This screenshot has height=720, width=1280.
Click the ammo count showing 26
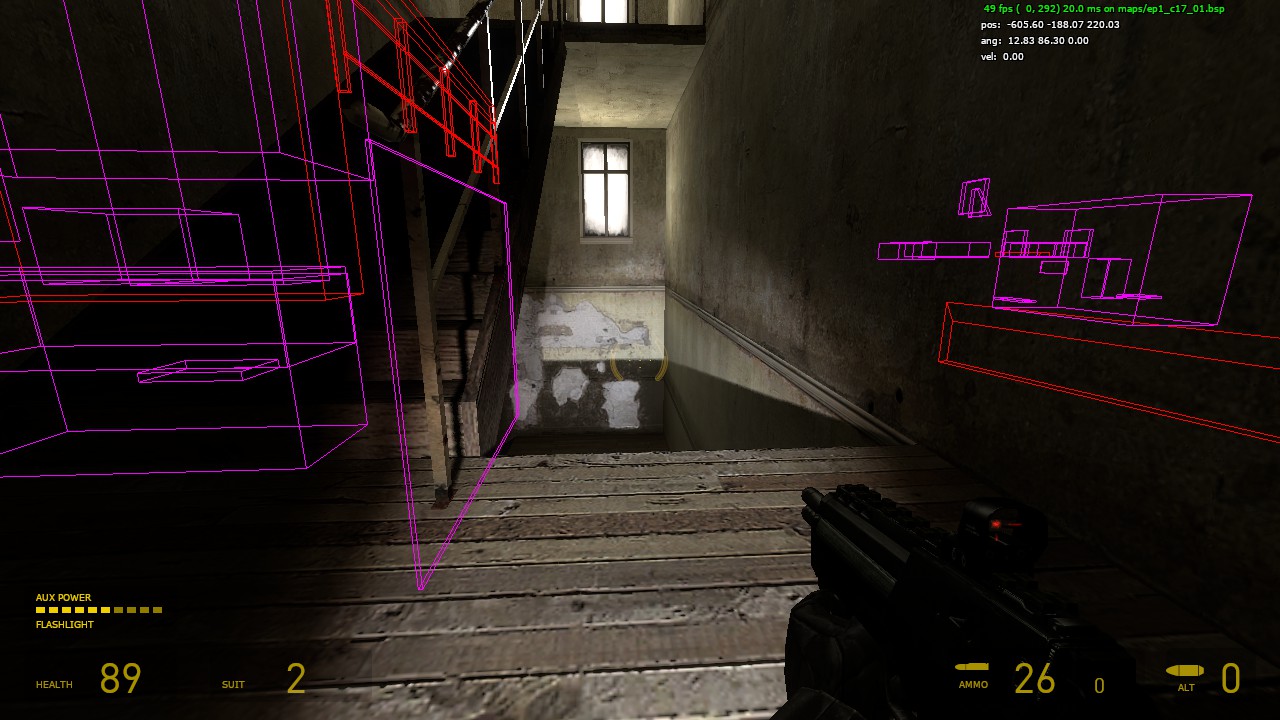(x=1036, y=679)
